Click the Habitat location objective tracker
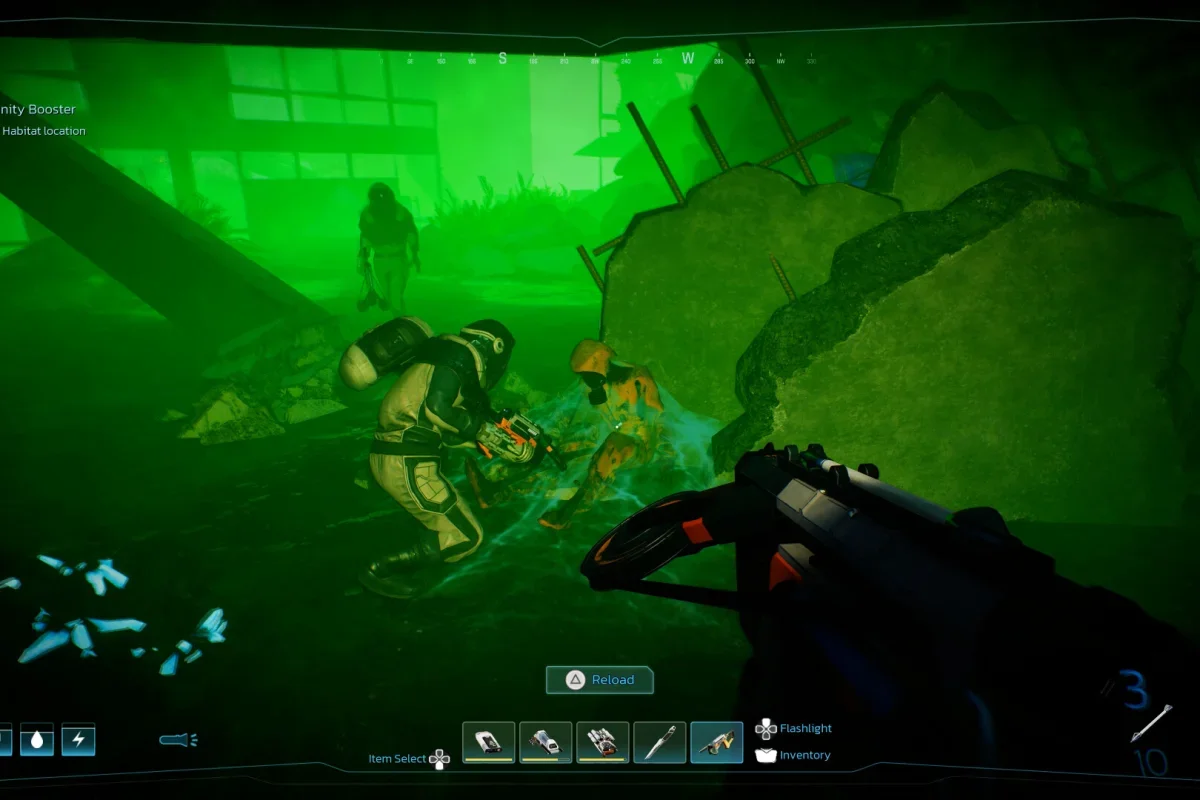Viewport: 1200px width, 800px height. 44,131
